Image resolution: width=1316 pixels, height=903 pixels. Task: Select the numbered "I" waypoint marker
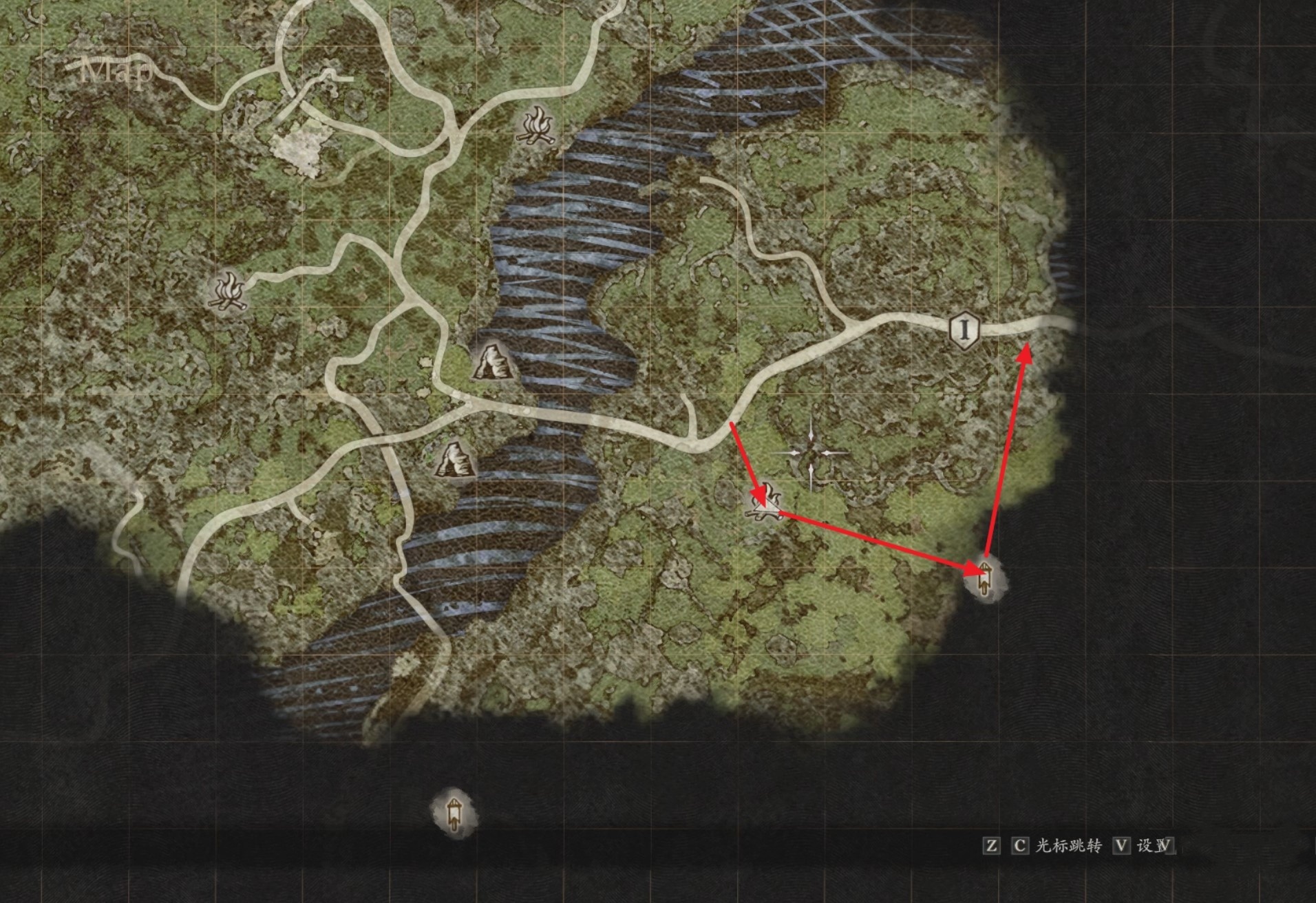(964, 330)
